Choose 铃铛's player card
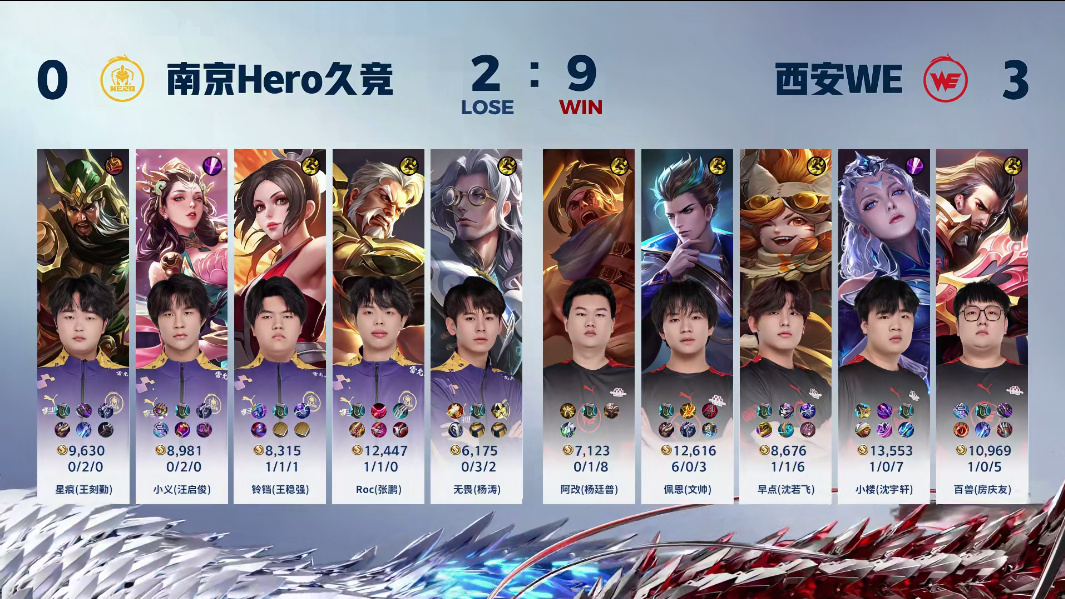This screenshot has width=1065, height=599. point(279,326)
